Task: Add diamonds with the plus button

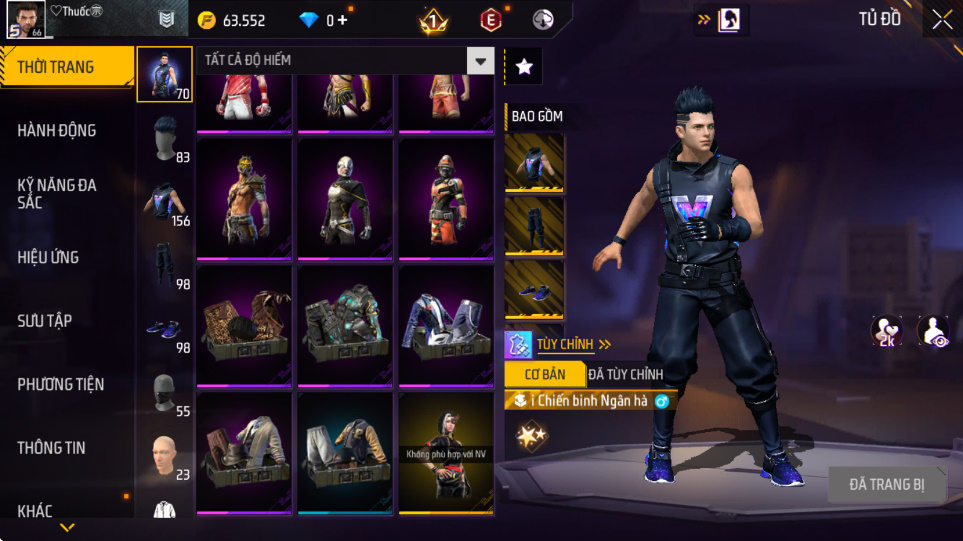Action: click(x=343, y=20)
